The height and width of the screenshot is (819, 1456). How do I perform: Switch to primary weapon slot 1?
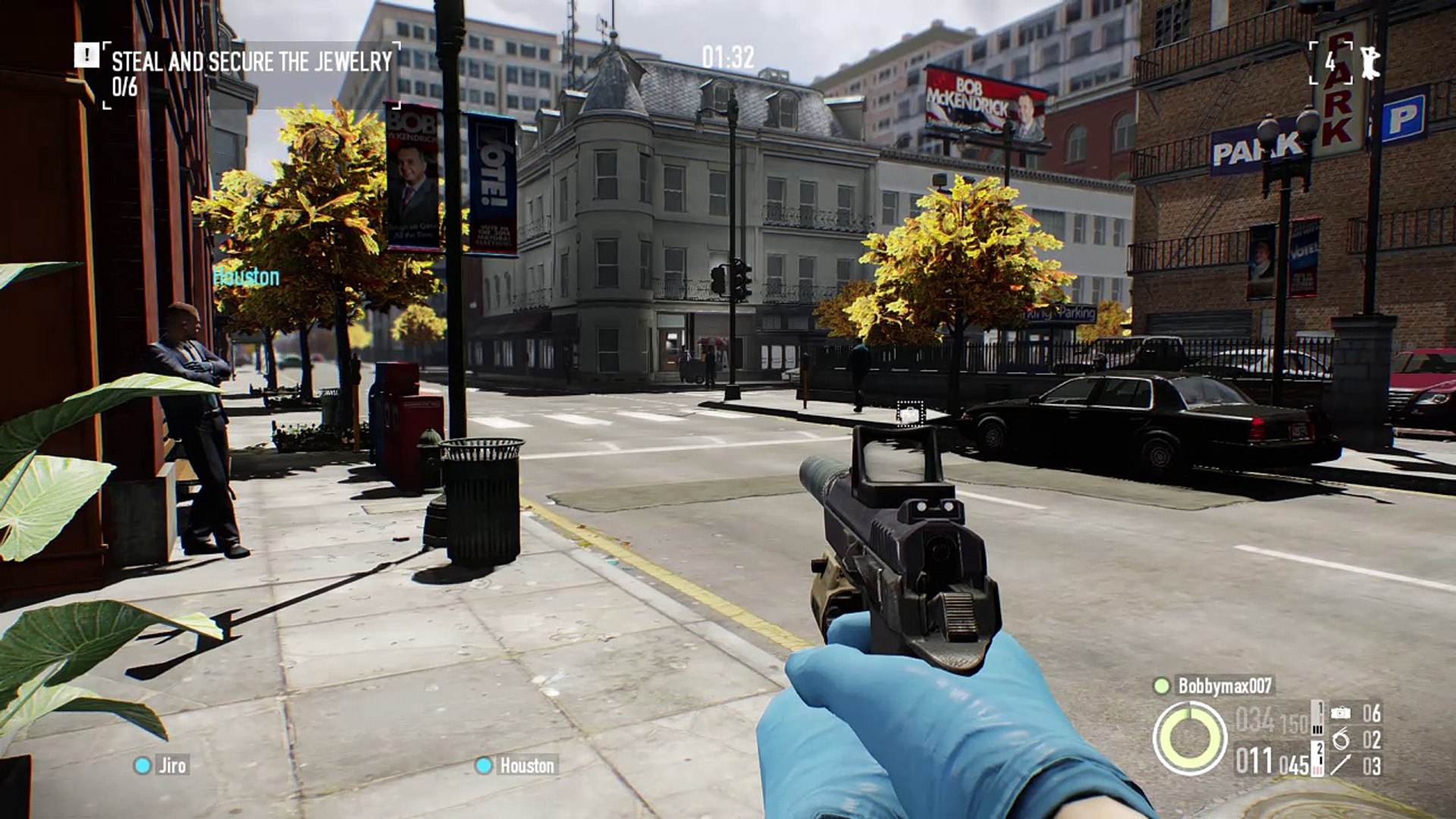pyautogui.click(x=1318, y=717)
